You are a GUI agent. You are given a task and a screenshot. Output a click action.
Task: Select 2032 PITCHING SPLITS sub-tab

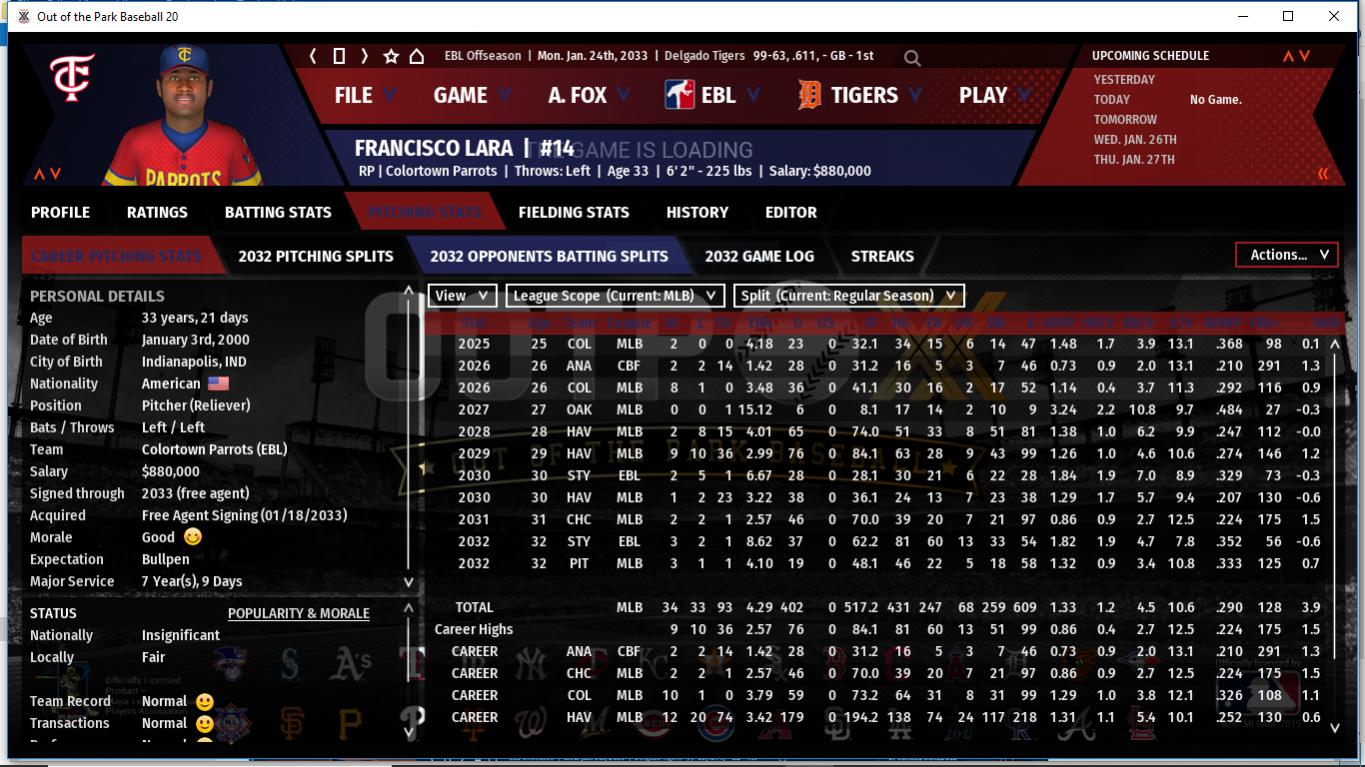pyautogui.click(x=316, y=256)
